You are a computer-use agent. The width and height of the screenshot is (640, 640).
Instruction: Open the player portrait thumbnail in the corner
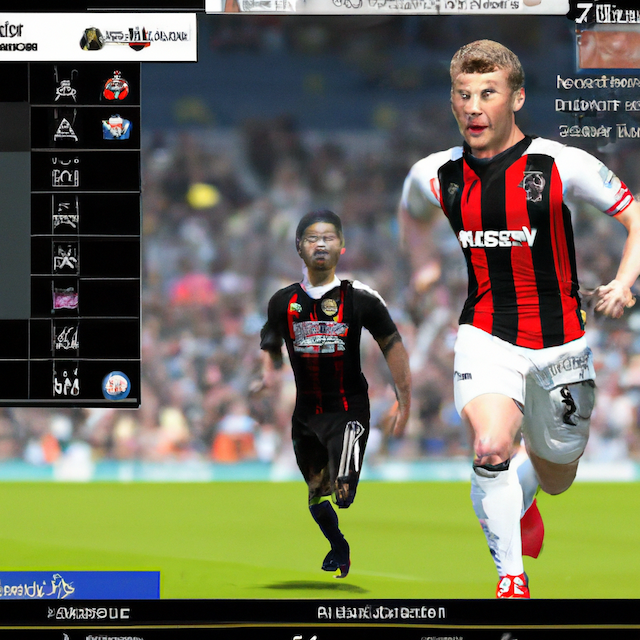608,47
